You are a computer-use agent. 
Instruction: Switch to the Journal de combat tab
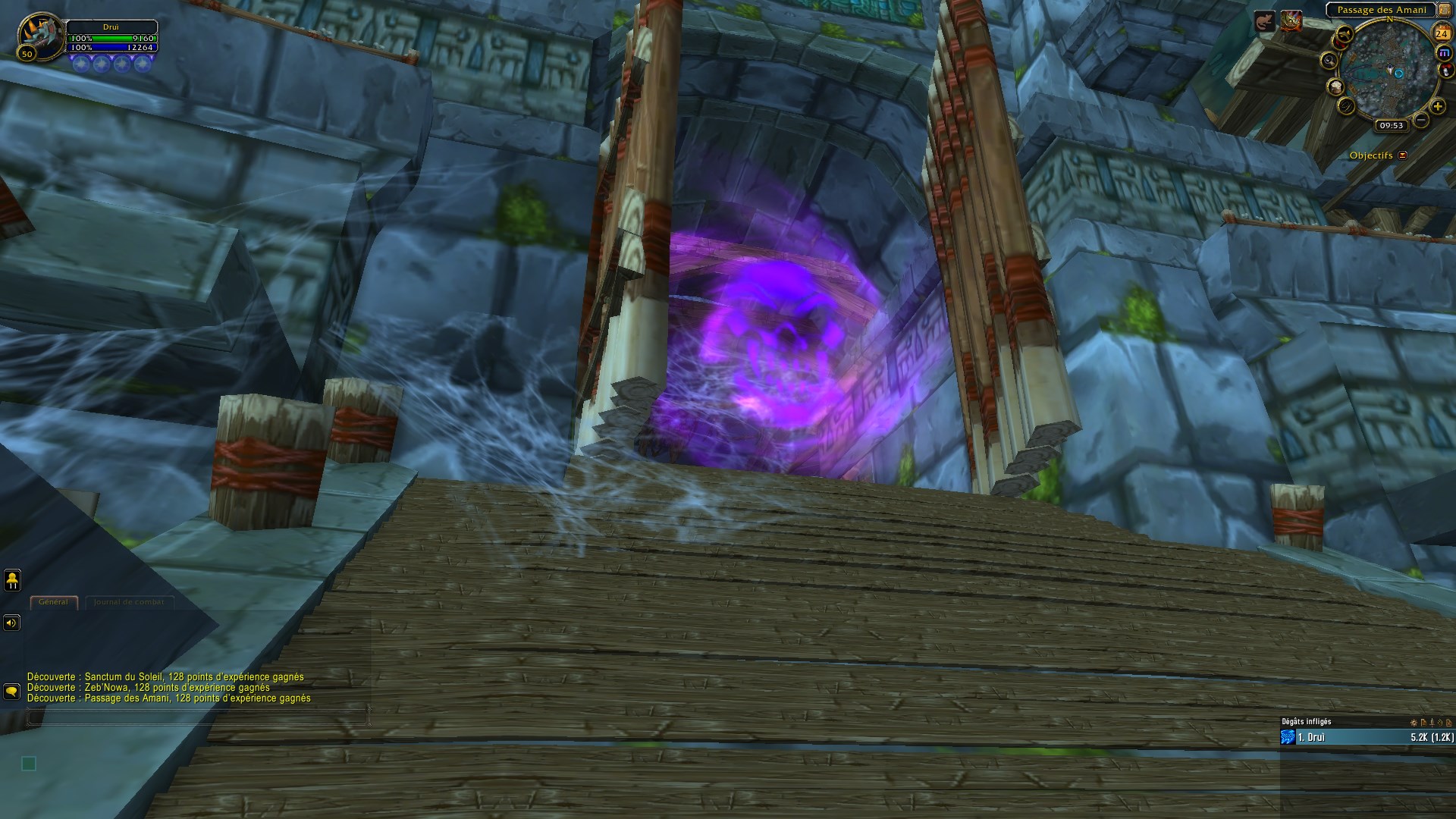tap(129, 602)
